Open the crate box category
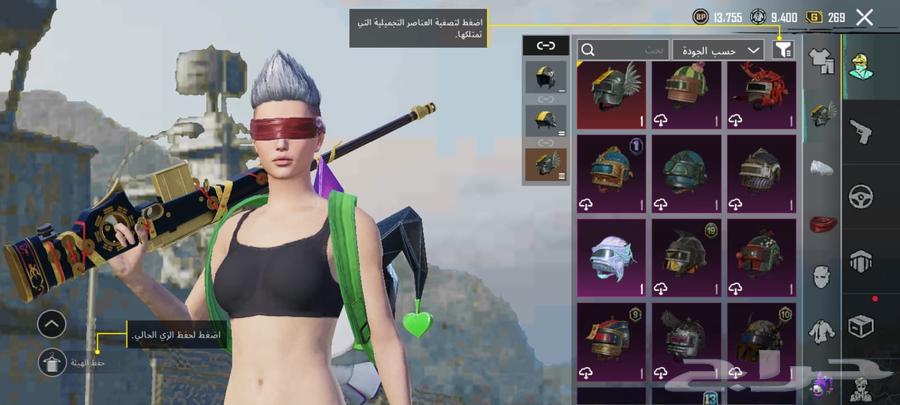The height and width of the screenshot is (405, 900). tap(860, 327)
